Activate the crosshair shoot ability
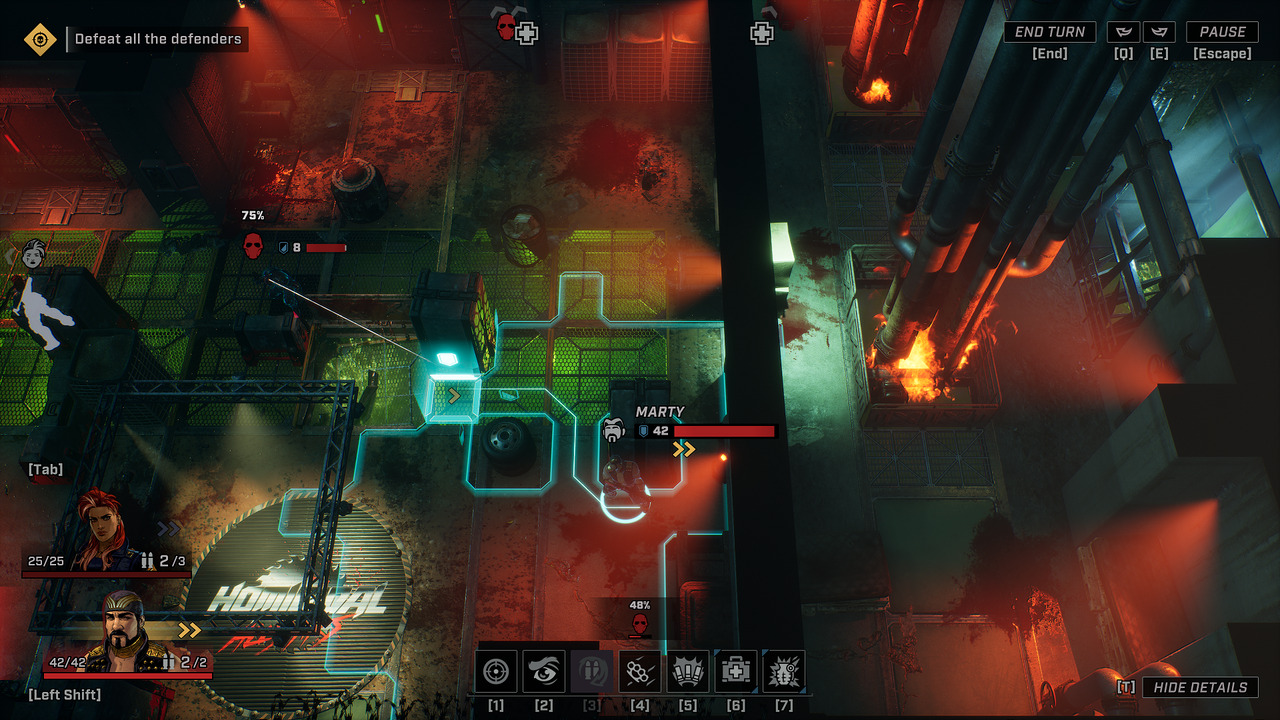 (x=496, y=671)
